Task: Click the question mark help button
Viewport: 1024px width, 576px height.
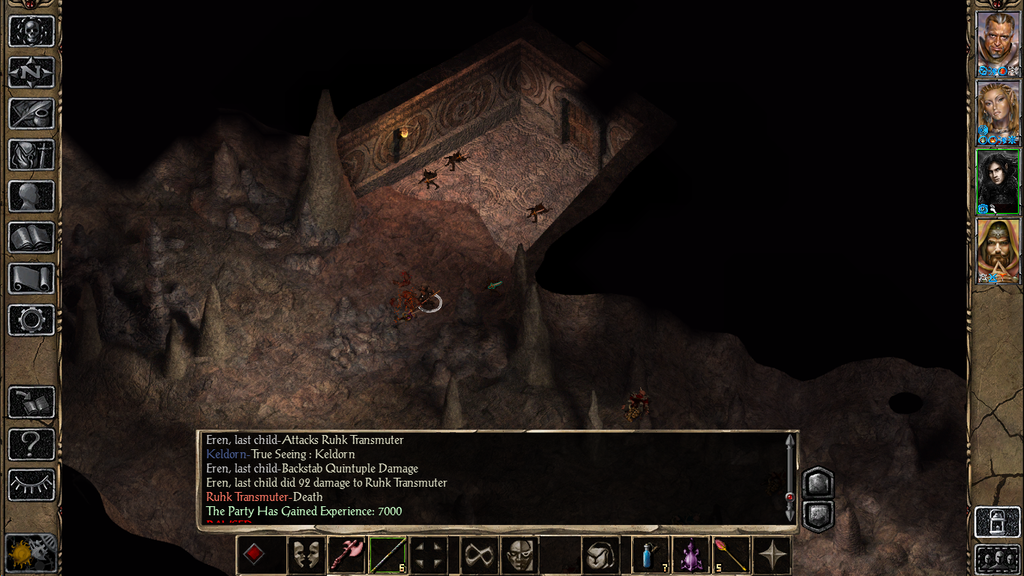Action: pos(31,443)
